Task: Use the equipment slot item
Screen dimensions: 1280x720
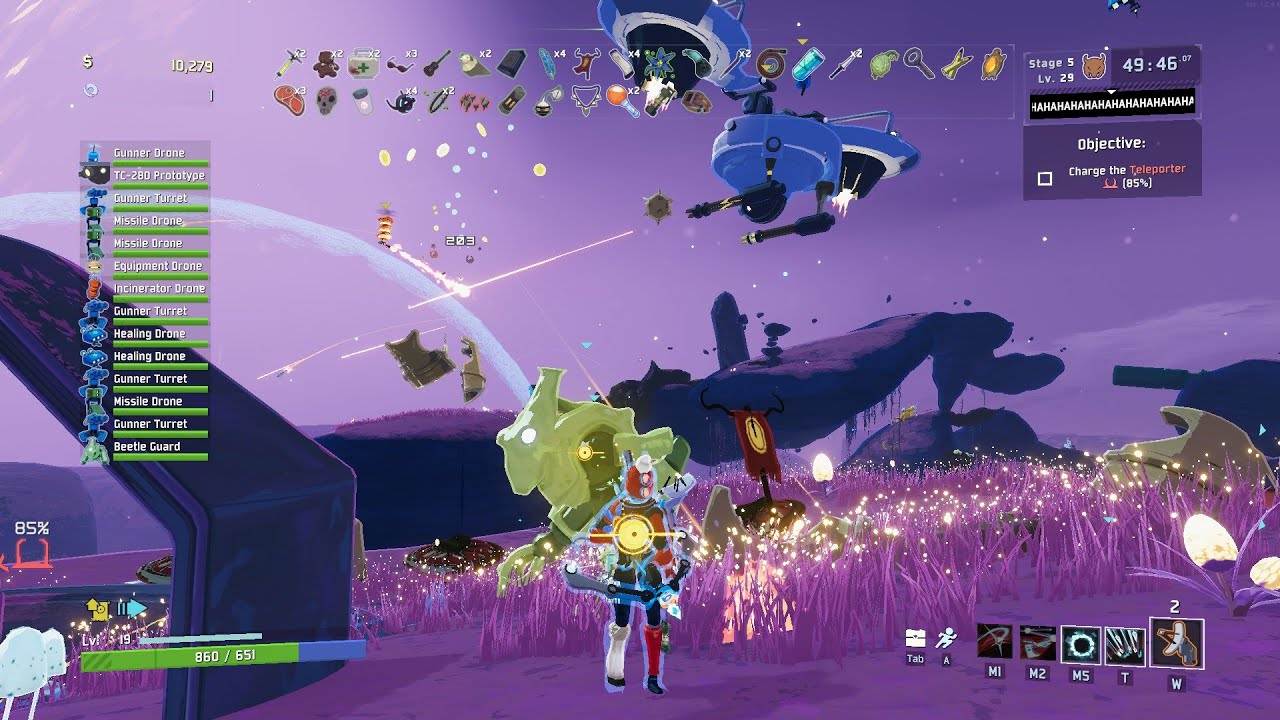Action: [1176, 644]
